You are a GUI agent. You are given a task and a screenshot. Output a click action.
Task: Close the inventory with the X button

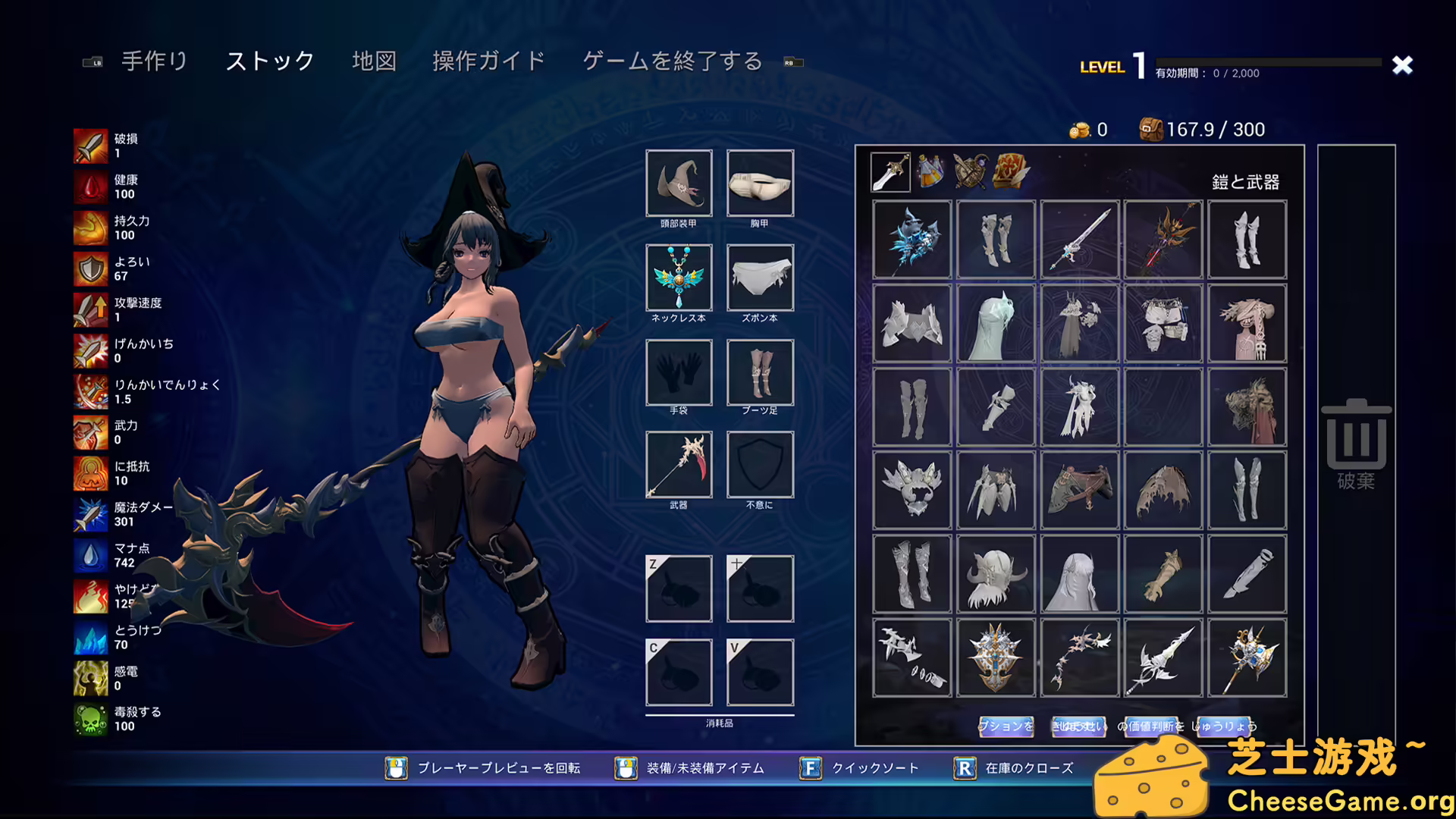click(x=1402, y=65)
